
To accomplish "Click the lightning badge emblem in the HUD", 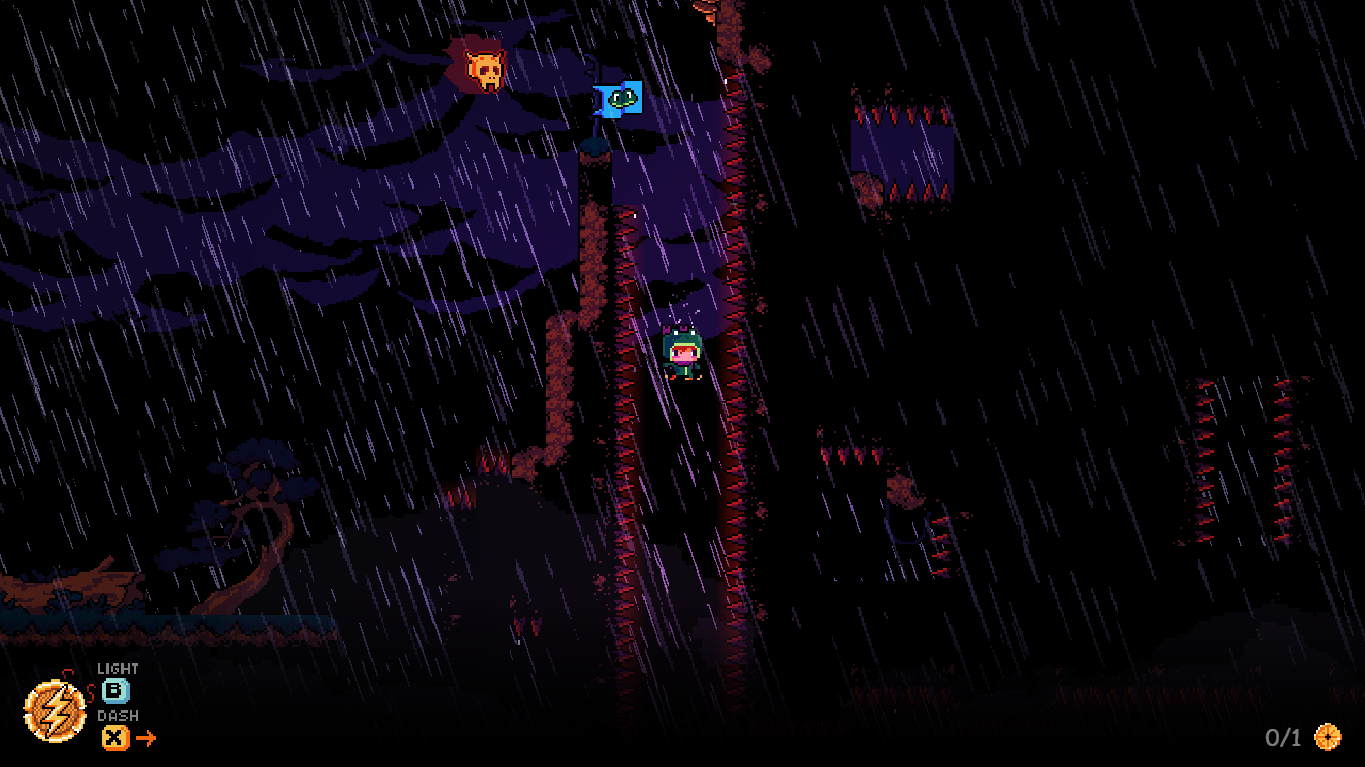I will (x=54, y=712).
